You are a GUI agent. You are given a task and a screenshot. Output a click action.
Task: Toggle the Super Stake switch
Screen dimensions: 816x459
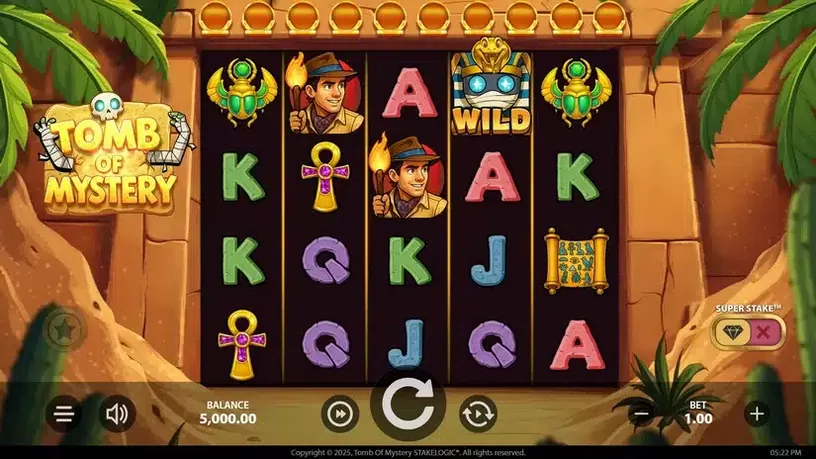tap(748, 332)
